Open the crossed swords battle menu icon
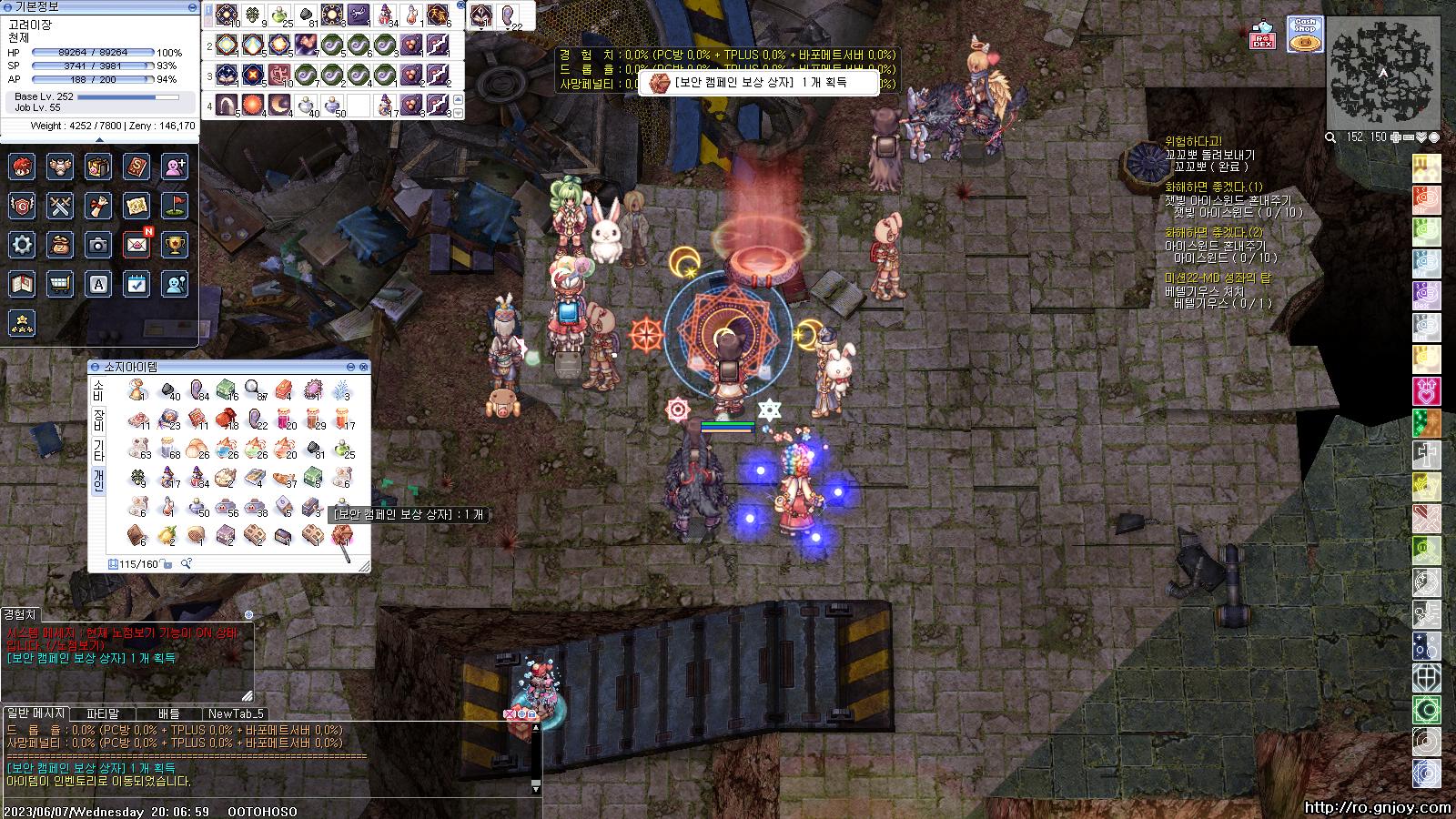 click(x=60, y=207)
